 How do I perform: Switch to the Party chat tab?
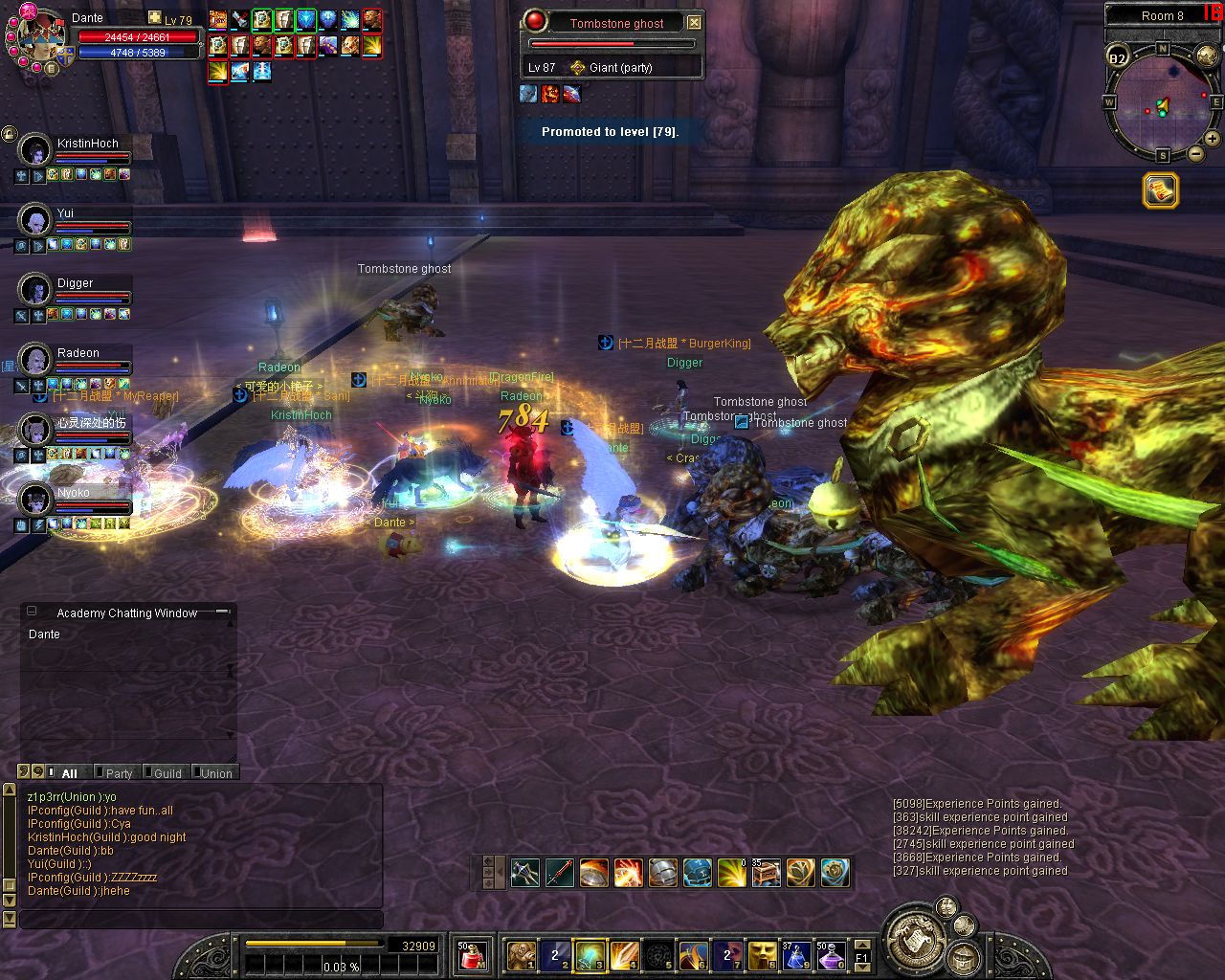119,773
